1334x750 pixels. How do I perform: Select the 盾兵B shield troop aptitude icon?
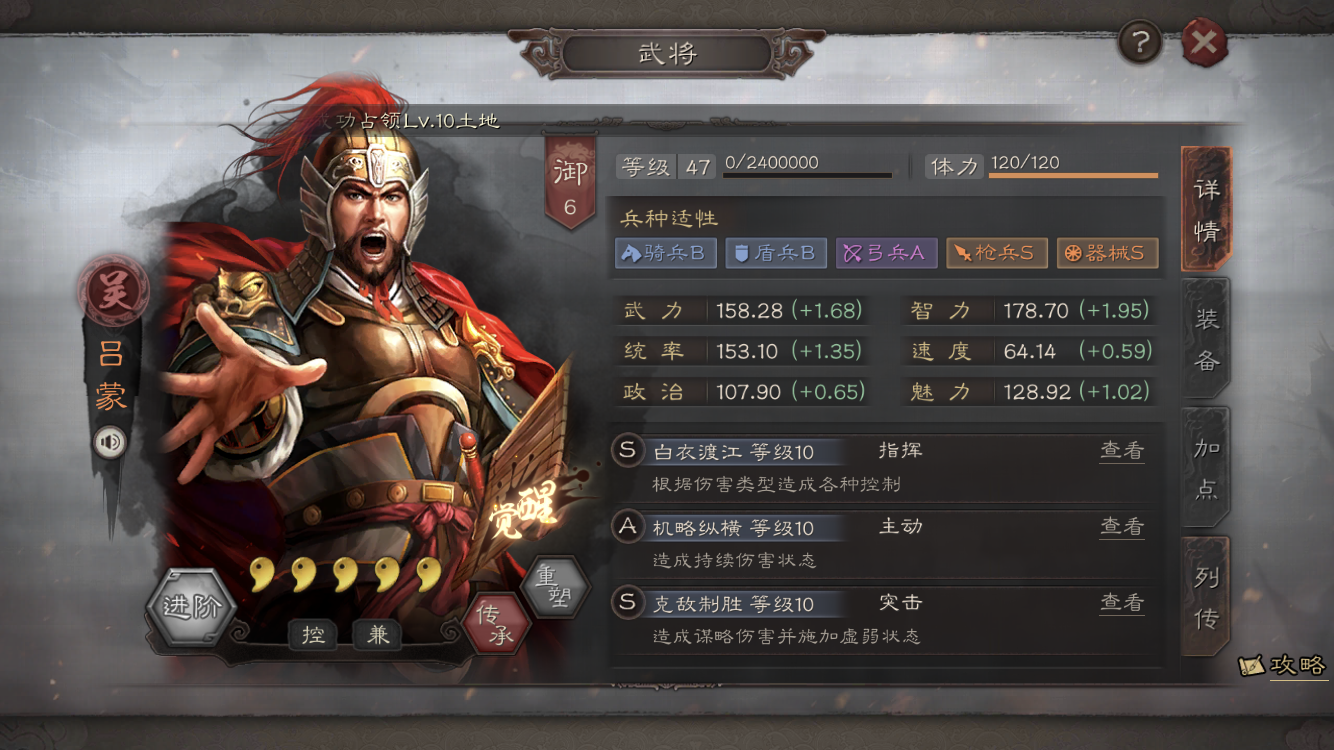pos(776,253)
